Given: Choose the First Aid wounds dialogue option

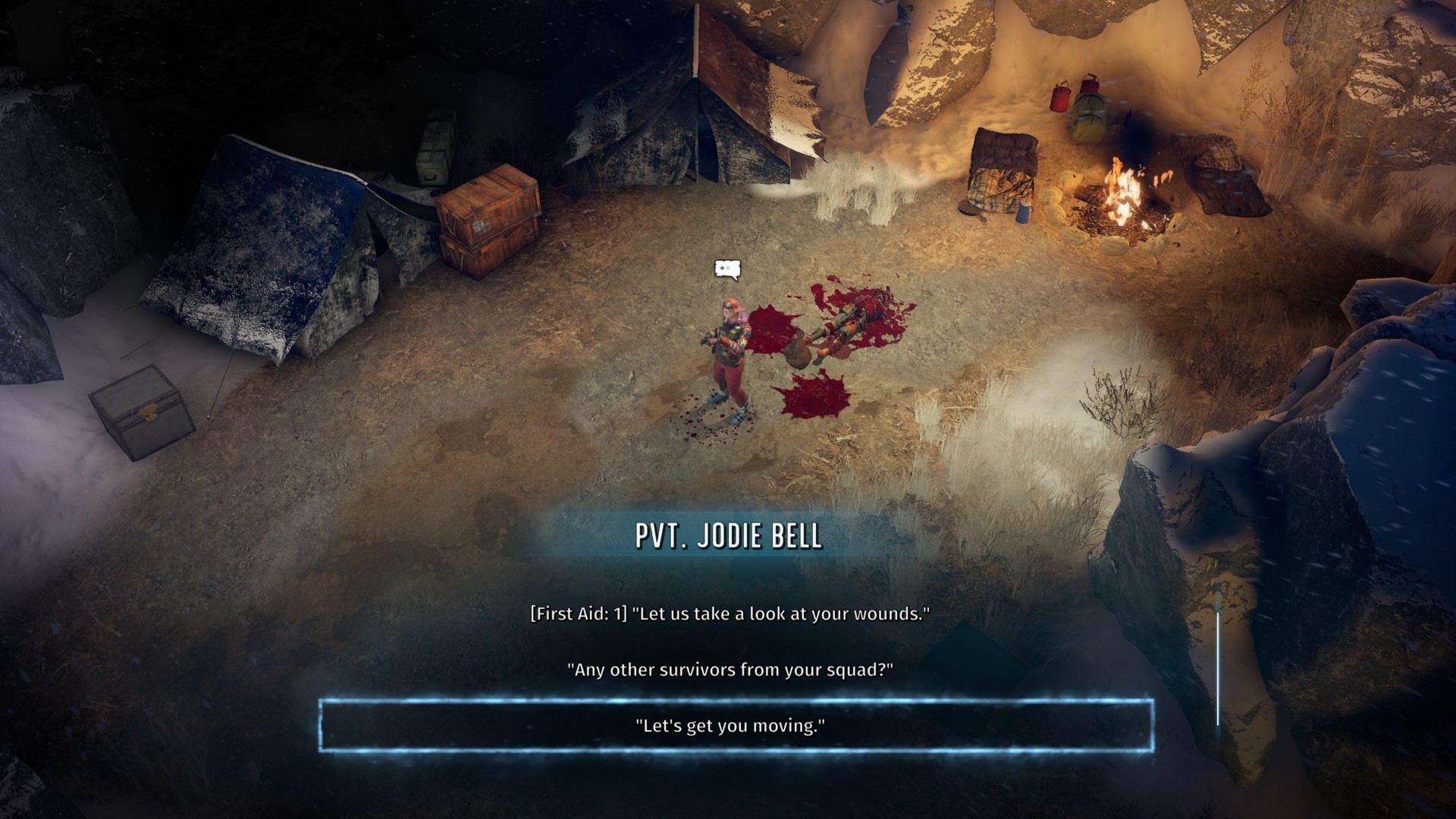Looking at the screenshot, I should coord(730,613).
